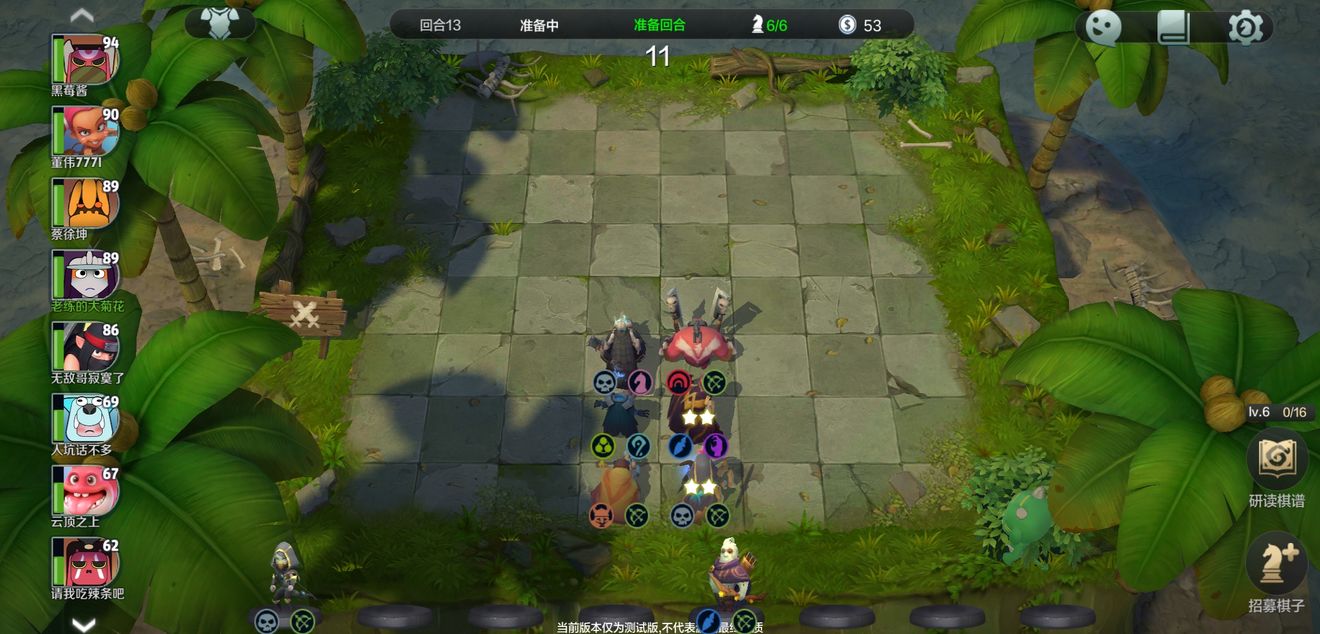Select player 蔡徐坤's avatar
The height and width of the screenshot is (634, 1320).
click(x=92, y=203)
